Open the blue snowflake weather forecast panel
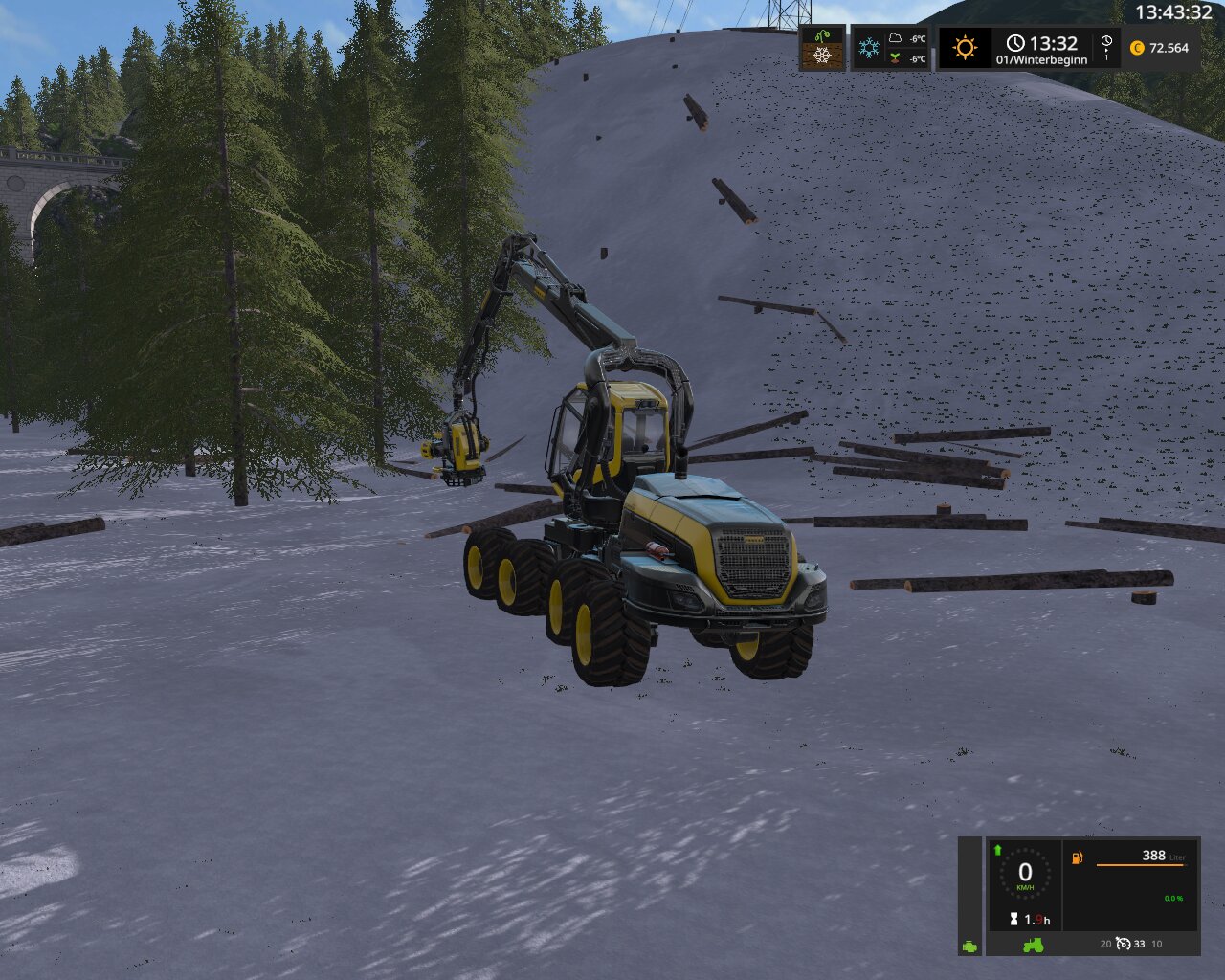Viewport: 1225px width, 980px height. pyautogui.click(x=869, y=48)
